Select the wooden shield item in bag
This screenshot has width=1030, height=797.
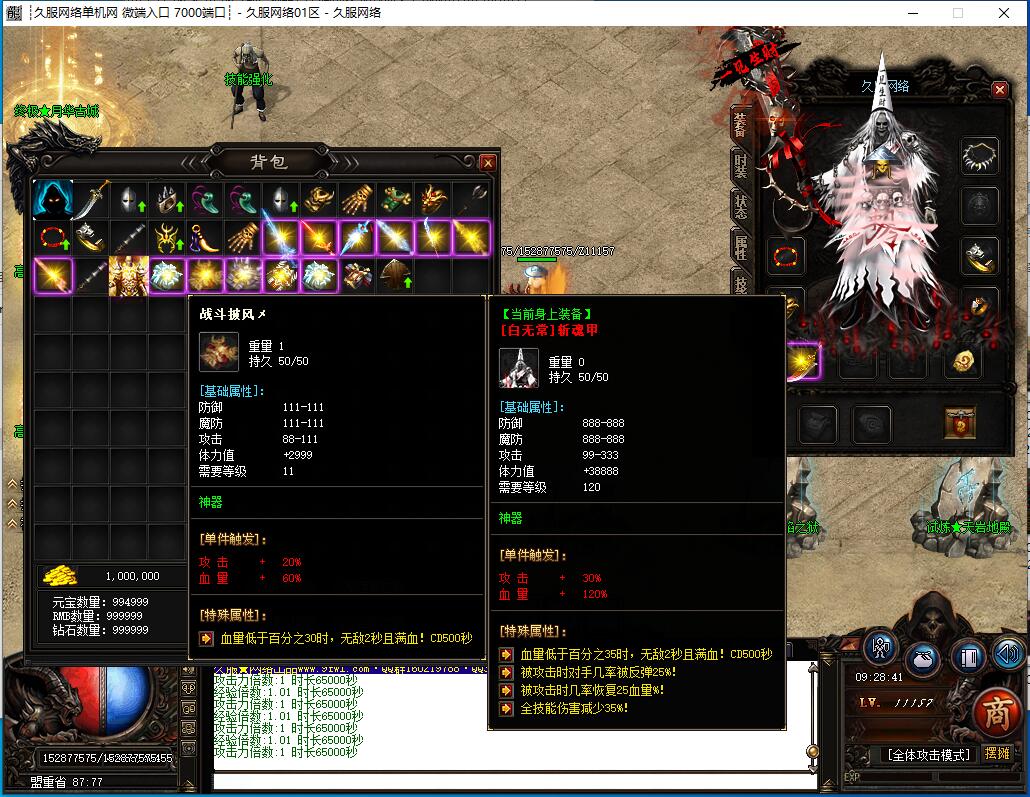coord(395,275)
